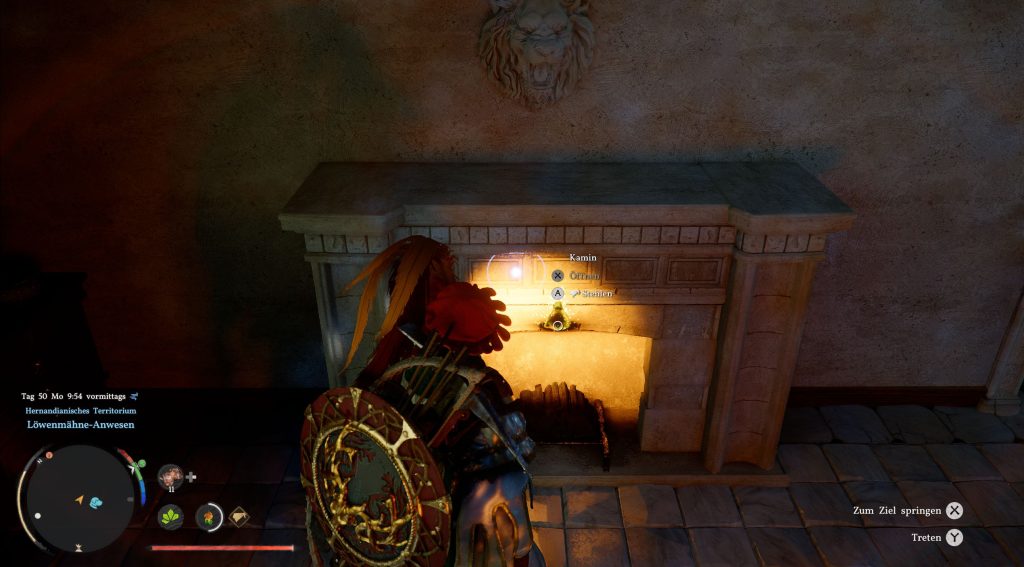Click the grey plus beside the portrait
This screenshot has width=1024, height=567.
pos(191,477)
